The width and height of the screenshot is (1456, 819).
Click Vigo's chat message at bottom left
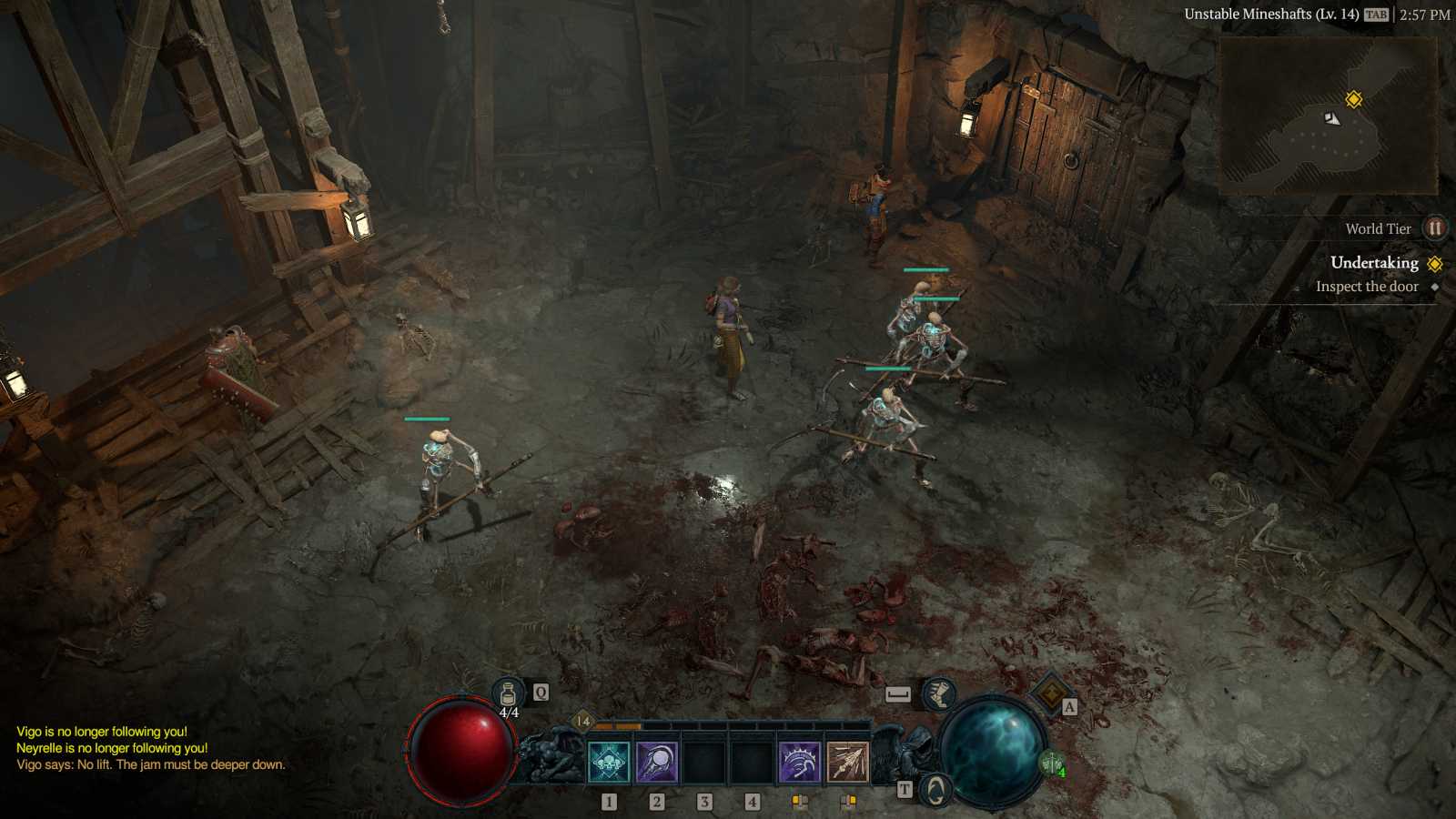(150, 764)
